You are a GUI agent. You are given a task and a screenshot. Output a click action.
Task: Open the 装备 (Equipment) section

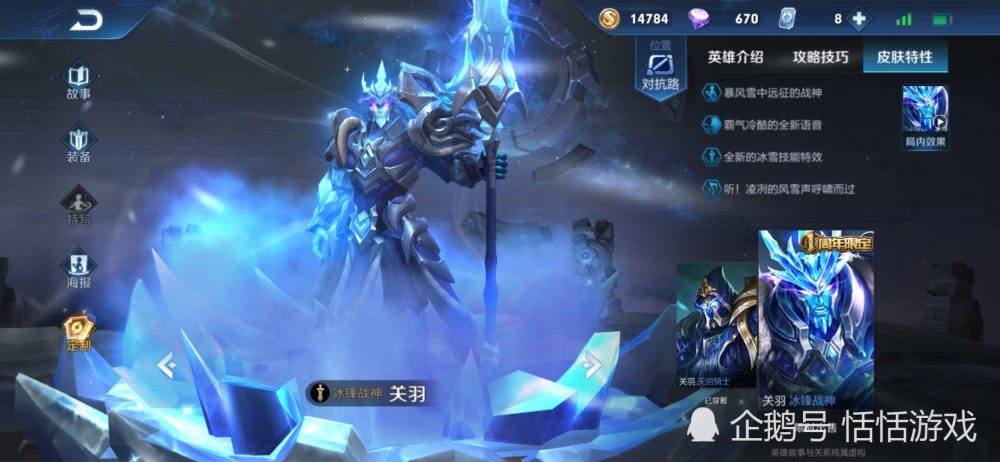click(x=78, y=143)
